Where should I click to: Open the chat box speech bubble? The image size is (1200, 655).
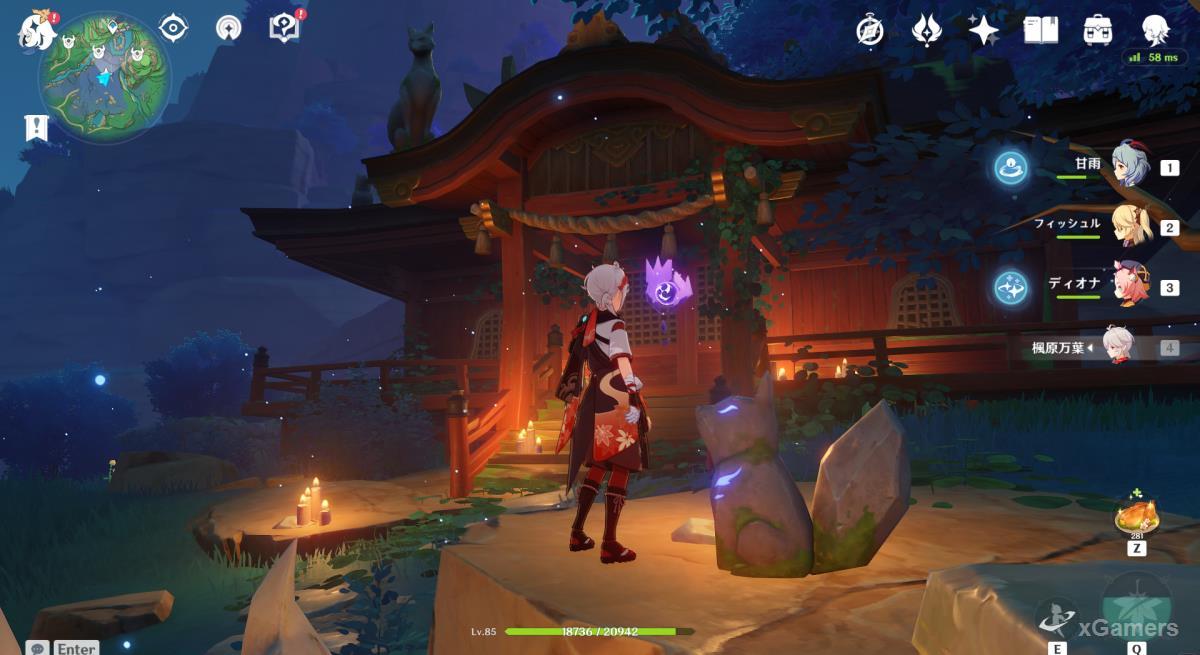[x=38, y=647]
